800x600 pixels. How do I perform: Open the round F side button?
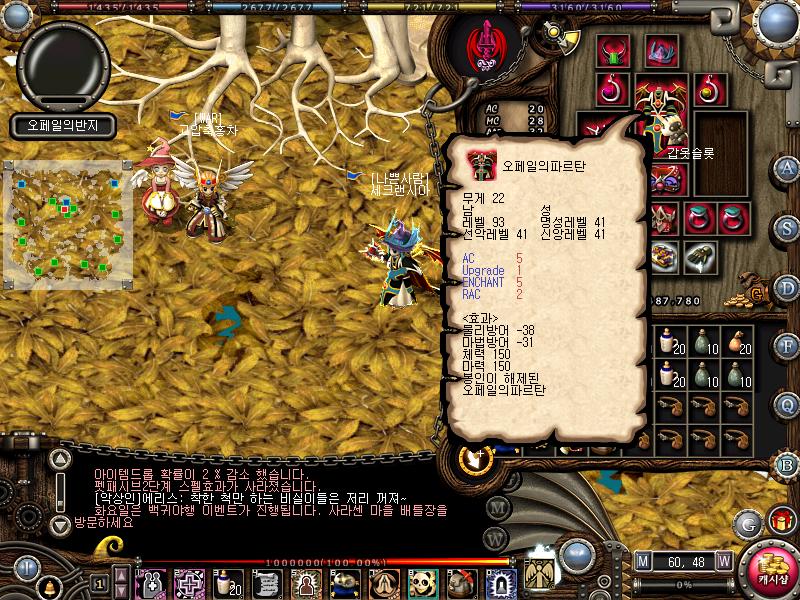(787, 346)
